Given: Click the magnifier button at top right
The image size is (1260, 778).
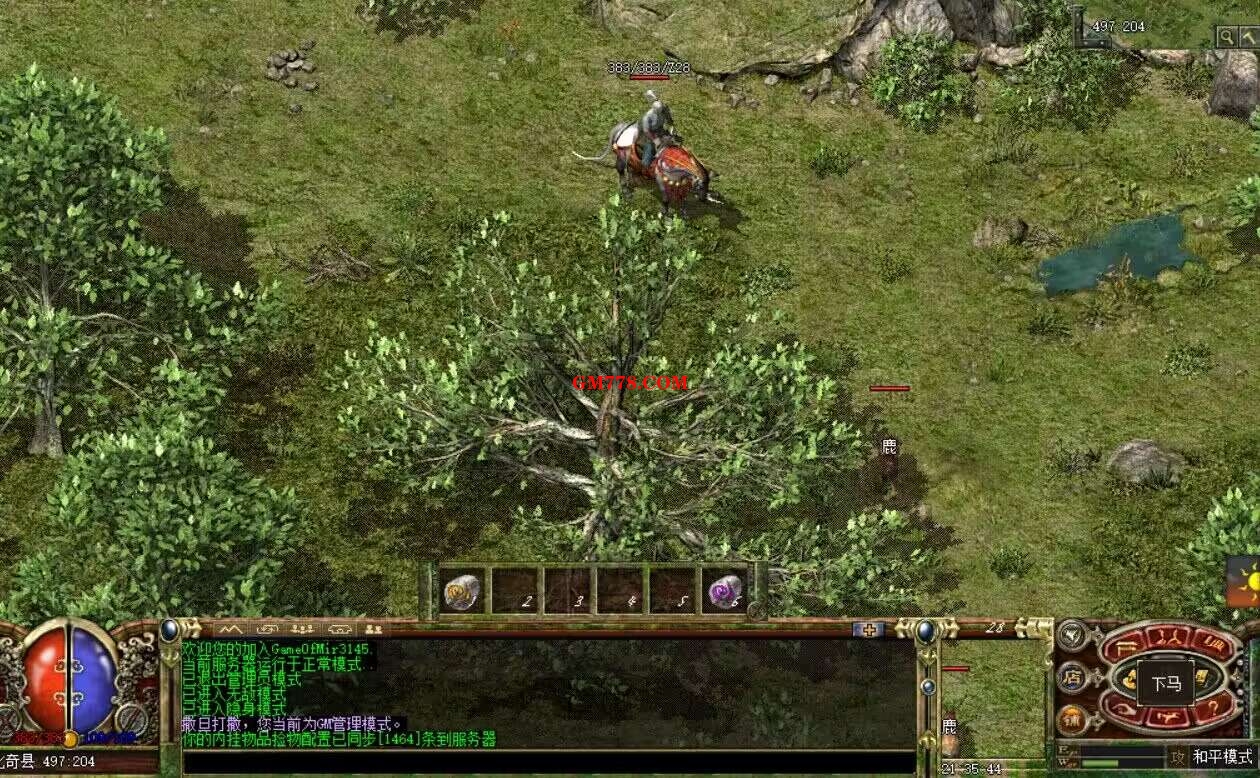Looking at the screenshot, I should pos(1226,37).
